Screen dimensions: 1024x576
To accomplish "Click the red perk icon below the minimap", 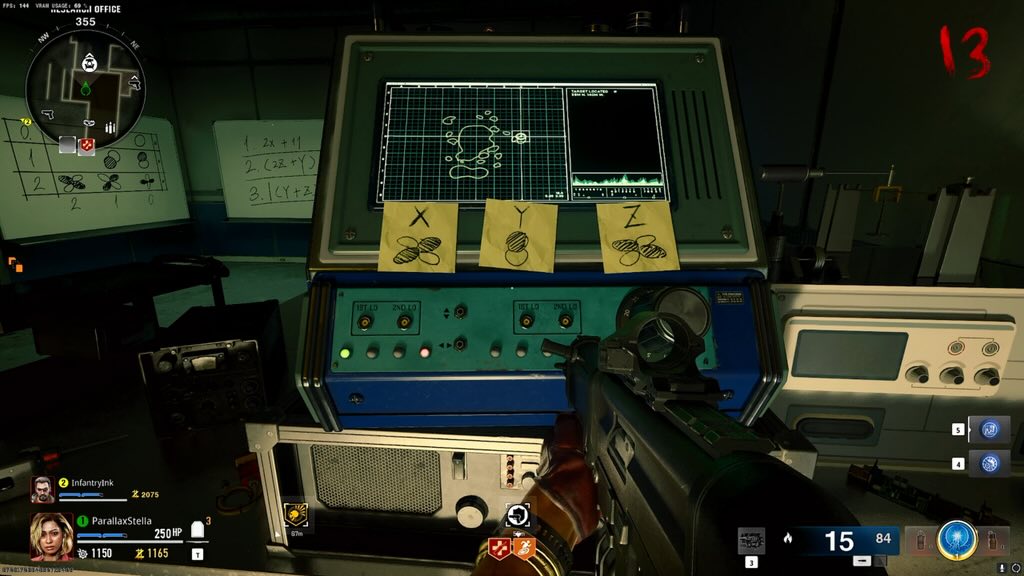I will click(x=87, y=145).
